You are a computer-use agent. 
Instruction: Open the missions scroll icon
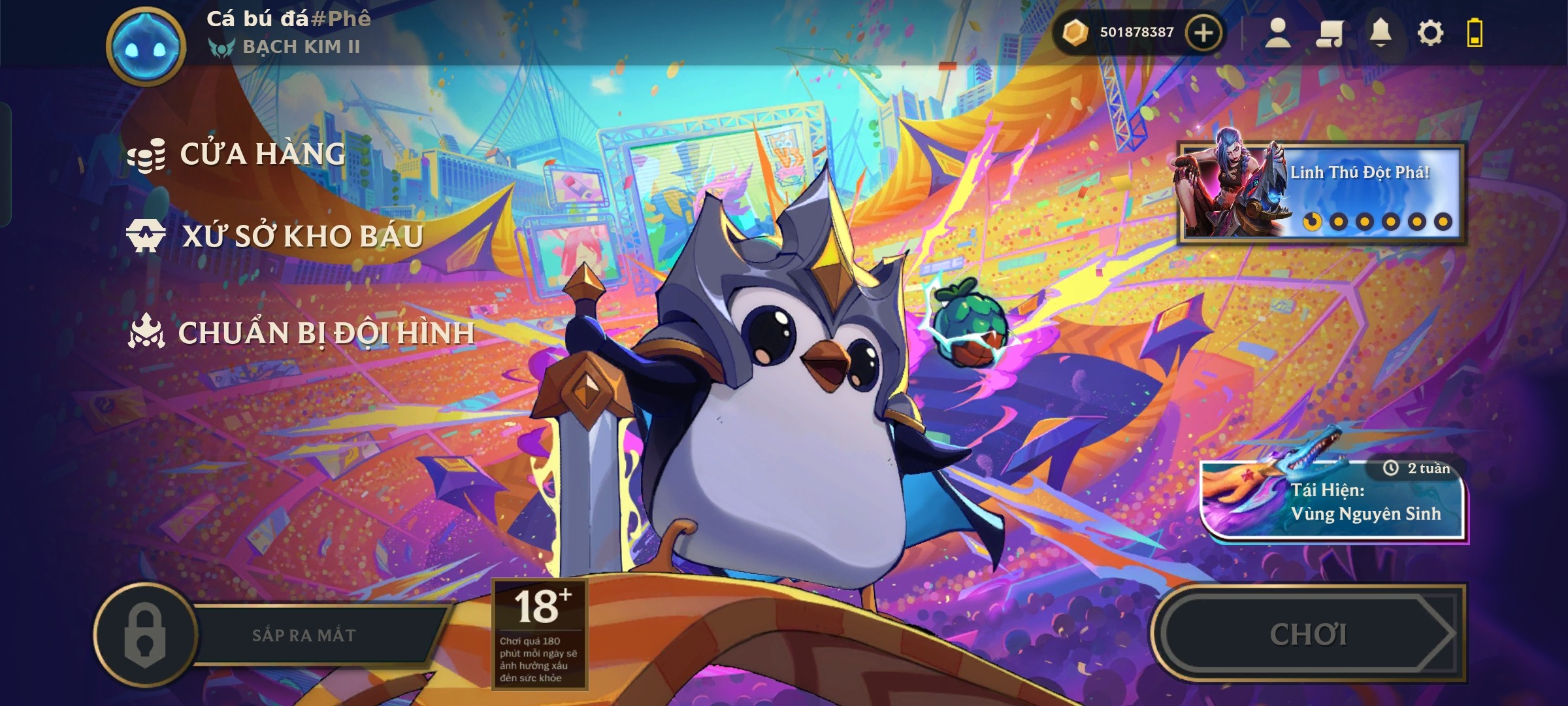pyautogui.click(x=1329, y=33)
